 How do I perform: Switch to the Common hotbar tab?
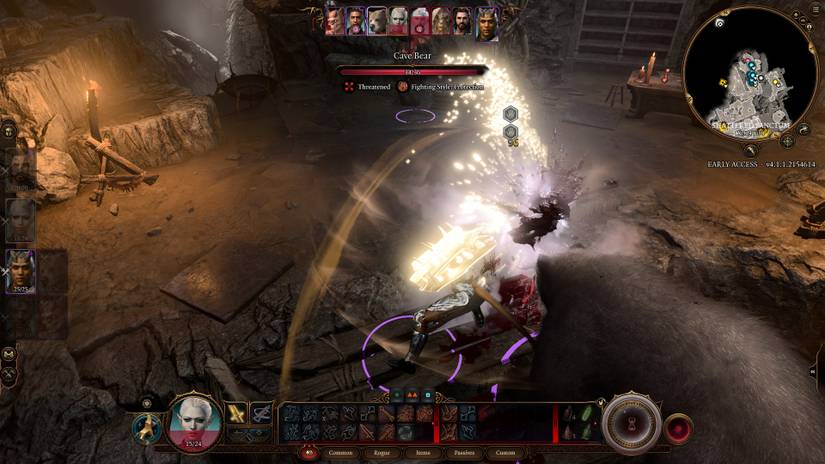click(340, 452)
